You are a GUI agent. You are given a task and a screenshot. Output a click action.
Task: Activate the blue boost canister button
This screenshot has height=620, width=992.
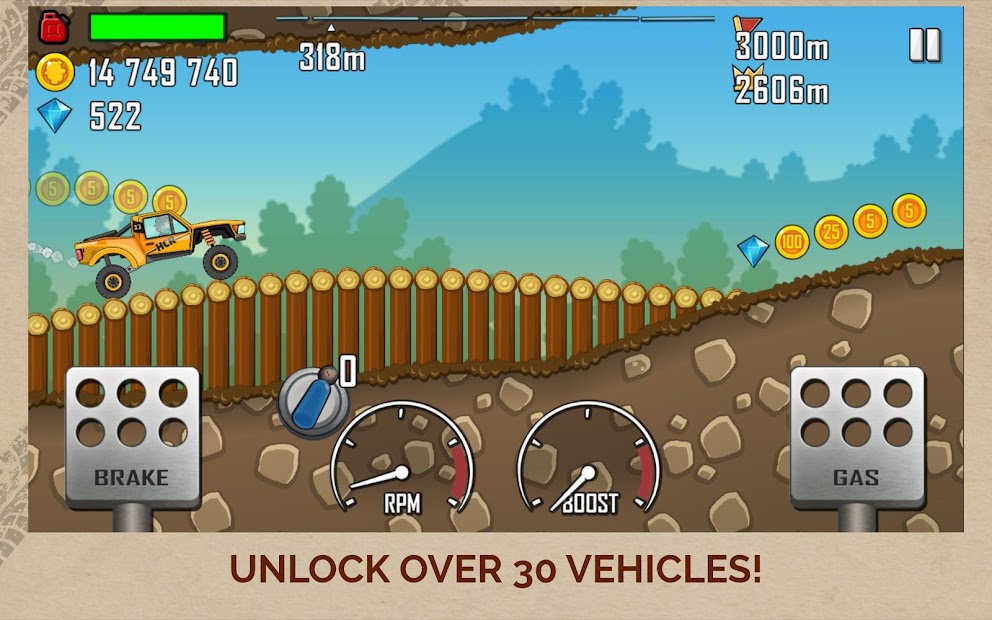tap(311, 402)
